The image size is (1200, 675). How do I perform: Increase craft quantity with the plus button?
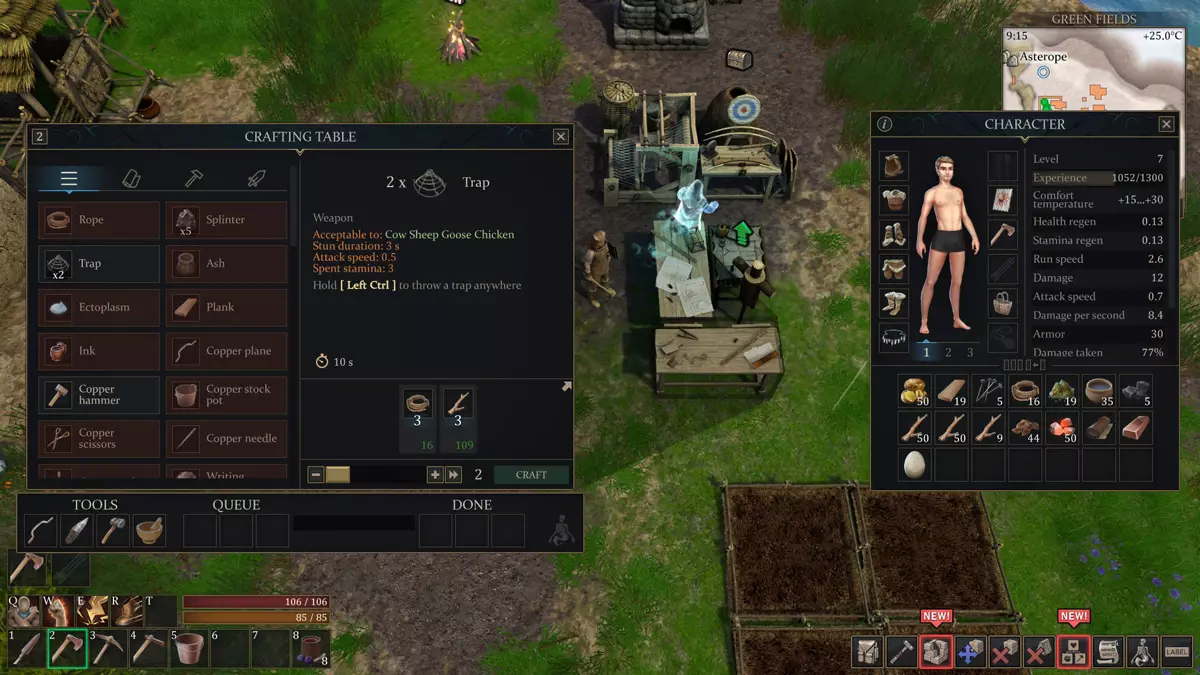tap(435, 475)
